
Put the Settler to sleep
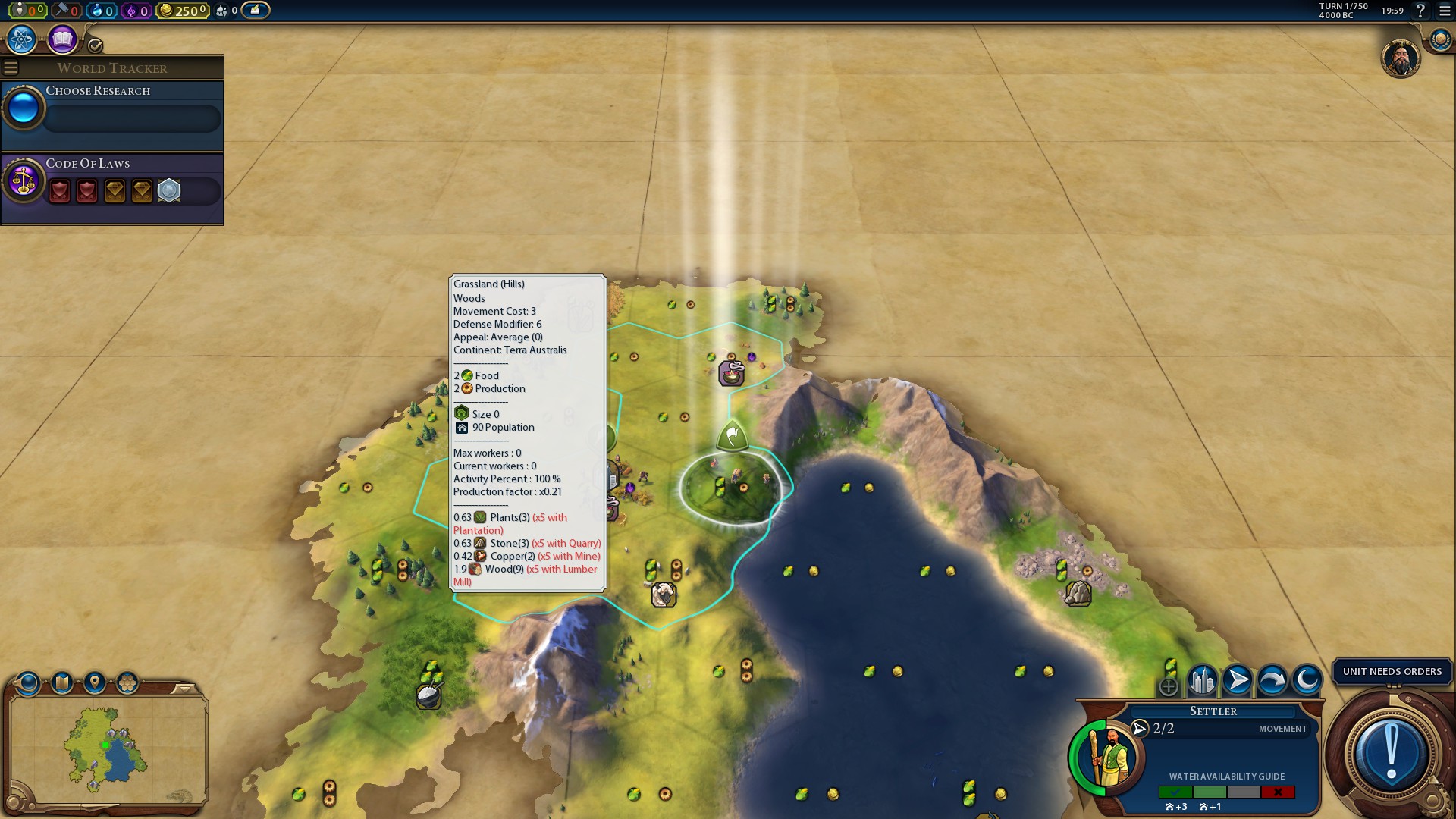1307,680
